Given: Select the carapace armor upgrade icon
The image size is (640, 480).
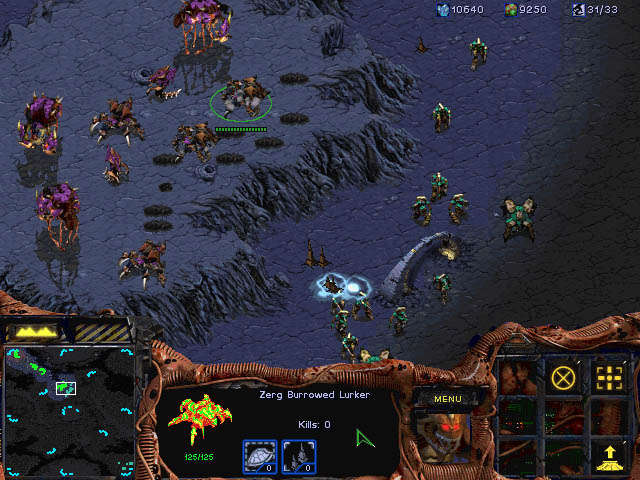Looking at the screenshot, I should pos(260,456).
